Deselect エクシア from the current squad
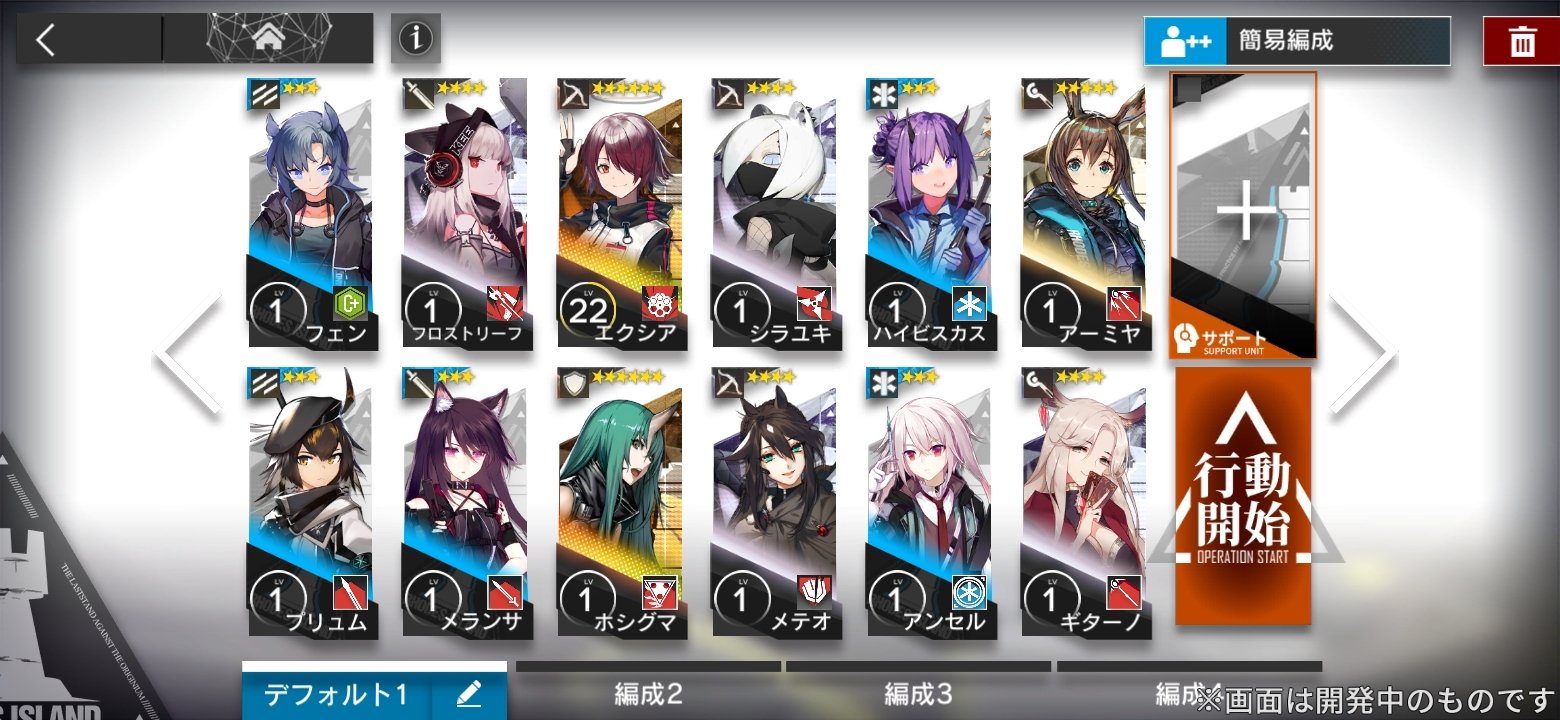 622,210
